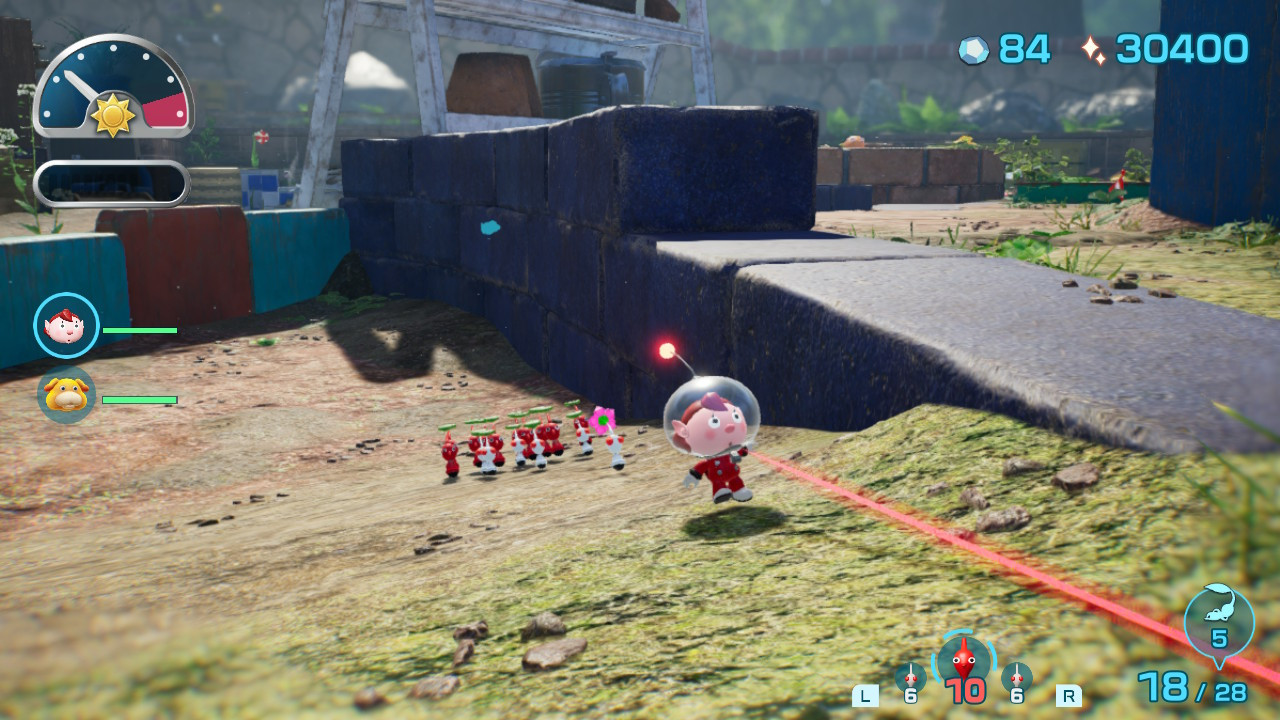Image resolution: width=1280 pixels, height=720 pixels.
Task: Click the captain's face portrait
Action: click(x=66, y=327)
